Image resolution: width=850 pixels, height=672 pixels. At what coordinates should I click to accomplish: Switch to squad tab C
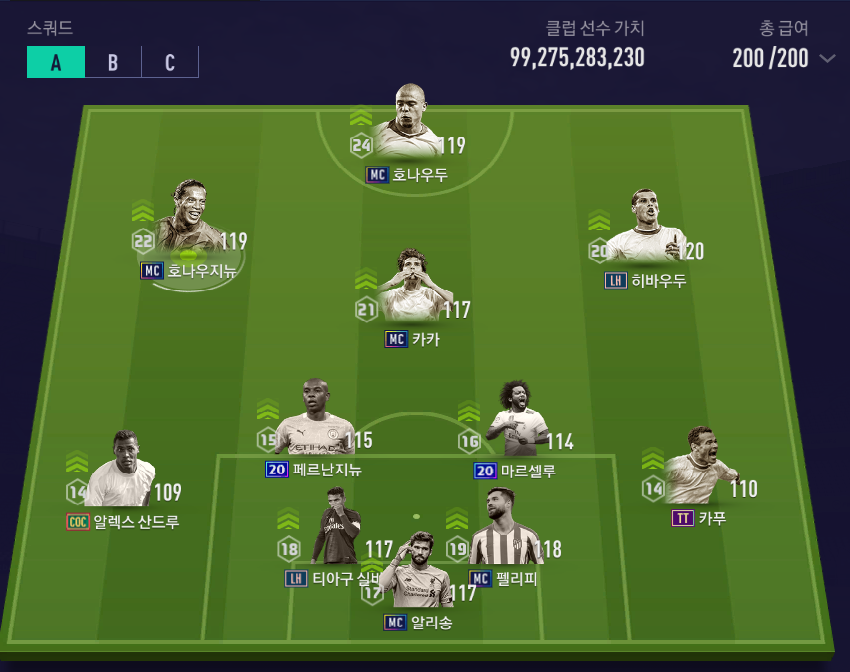(x=170, y=62)
